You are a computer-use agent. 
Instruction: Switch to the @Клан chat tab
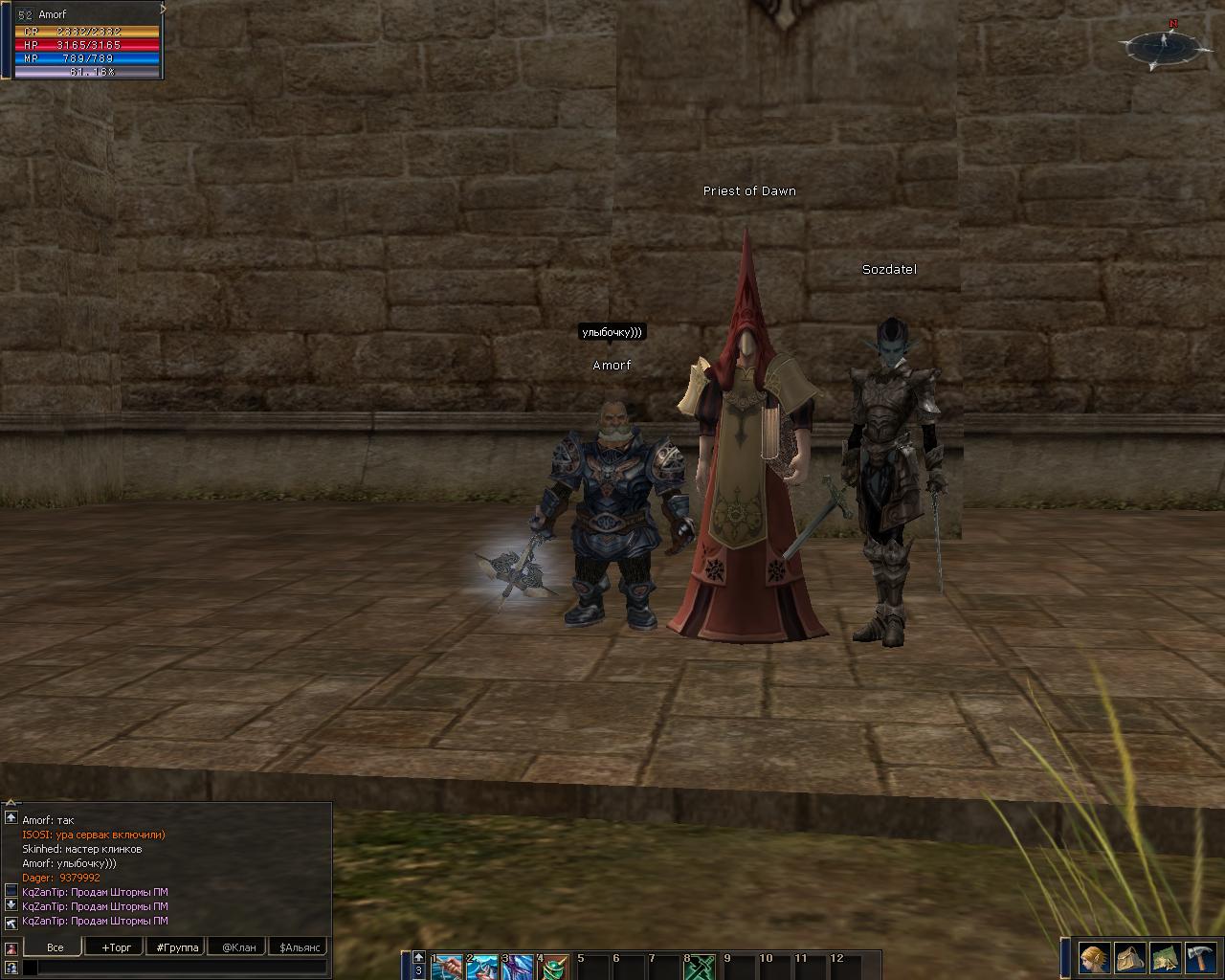click(x=238, y=947)
